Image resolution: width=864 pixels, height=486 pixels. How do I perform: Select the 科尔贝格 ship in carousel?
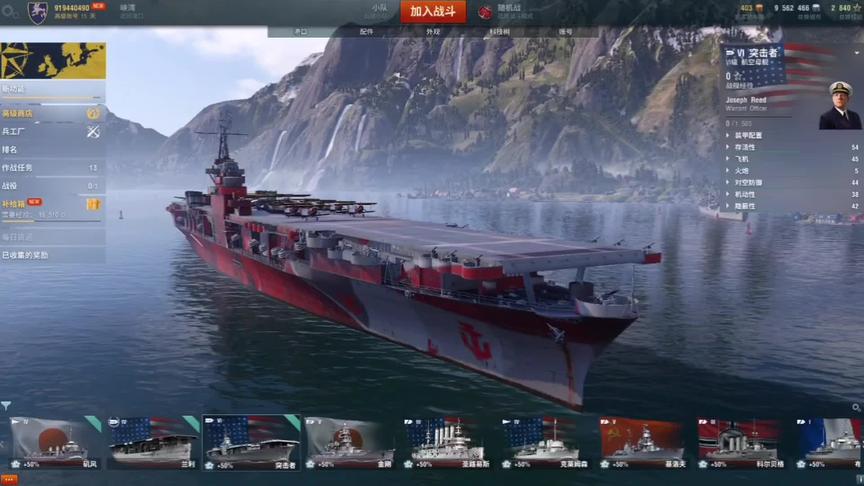tap(738, 442)
